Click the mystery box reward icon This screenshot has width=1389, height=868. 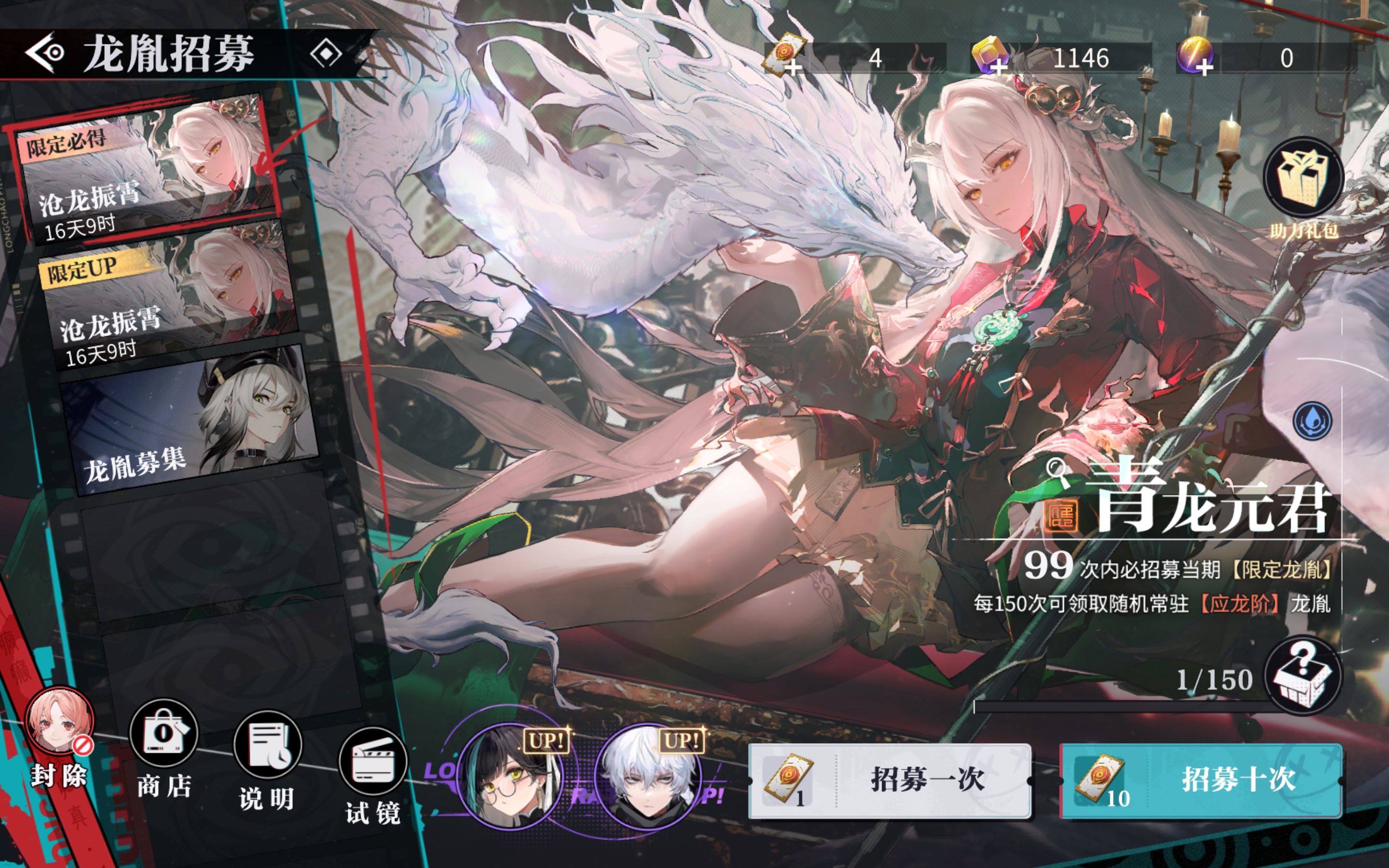[x=1303, y=675]
